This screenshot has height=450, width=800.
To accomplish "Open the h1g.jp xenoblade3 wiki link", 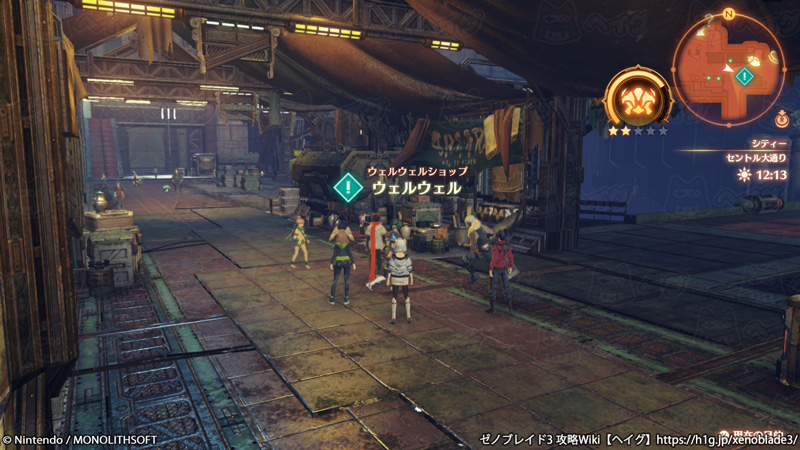I will click(738, 439).
